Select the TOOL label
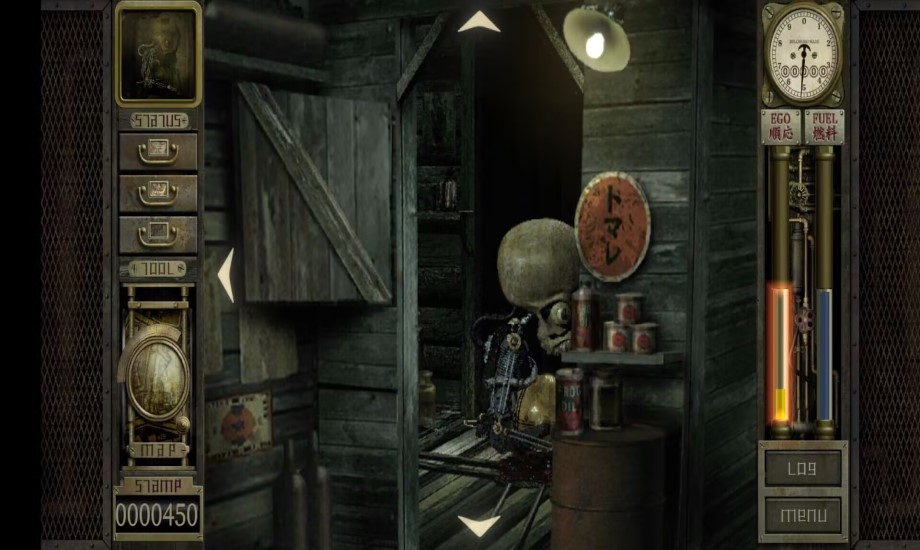 158,268
